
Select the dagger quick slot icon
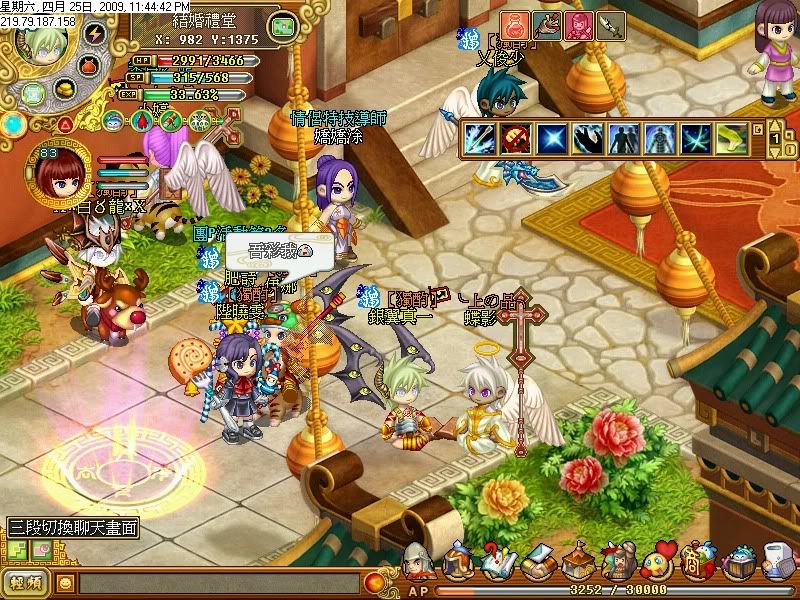[x=609, y=25]
